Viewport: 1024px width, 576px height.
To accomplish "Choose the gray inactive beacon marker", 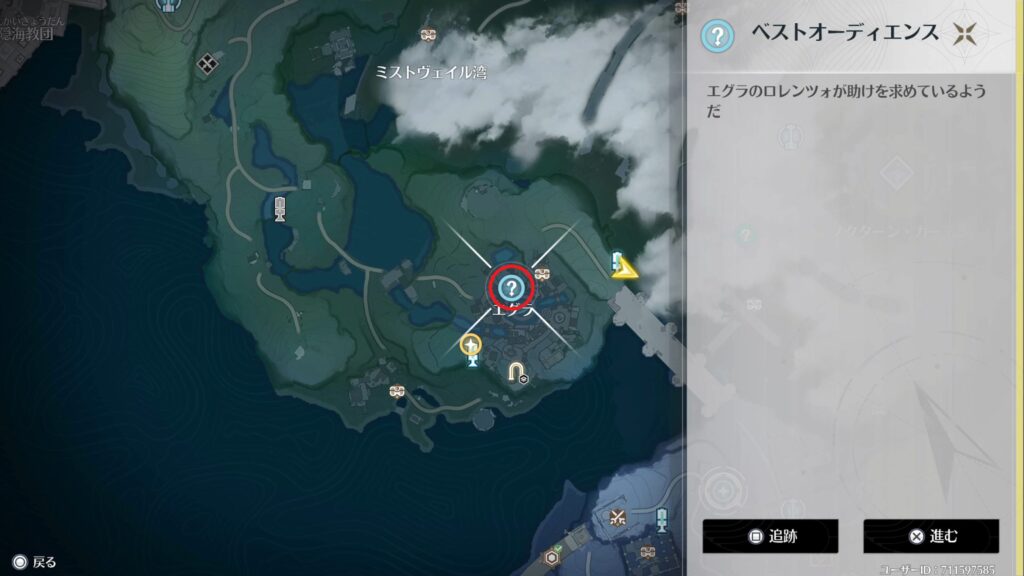I will [281, 208].
